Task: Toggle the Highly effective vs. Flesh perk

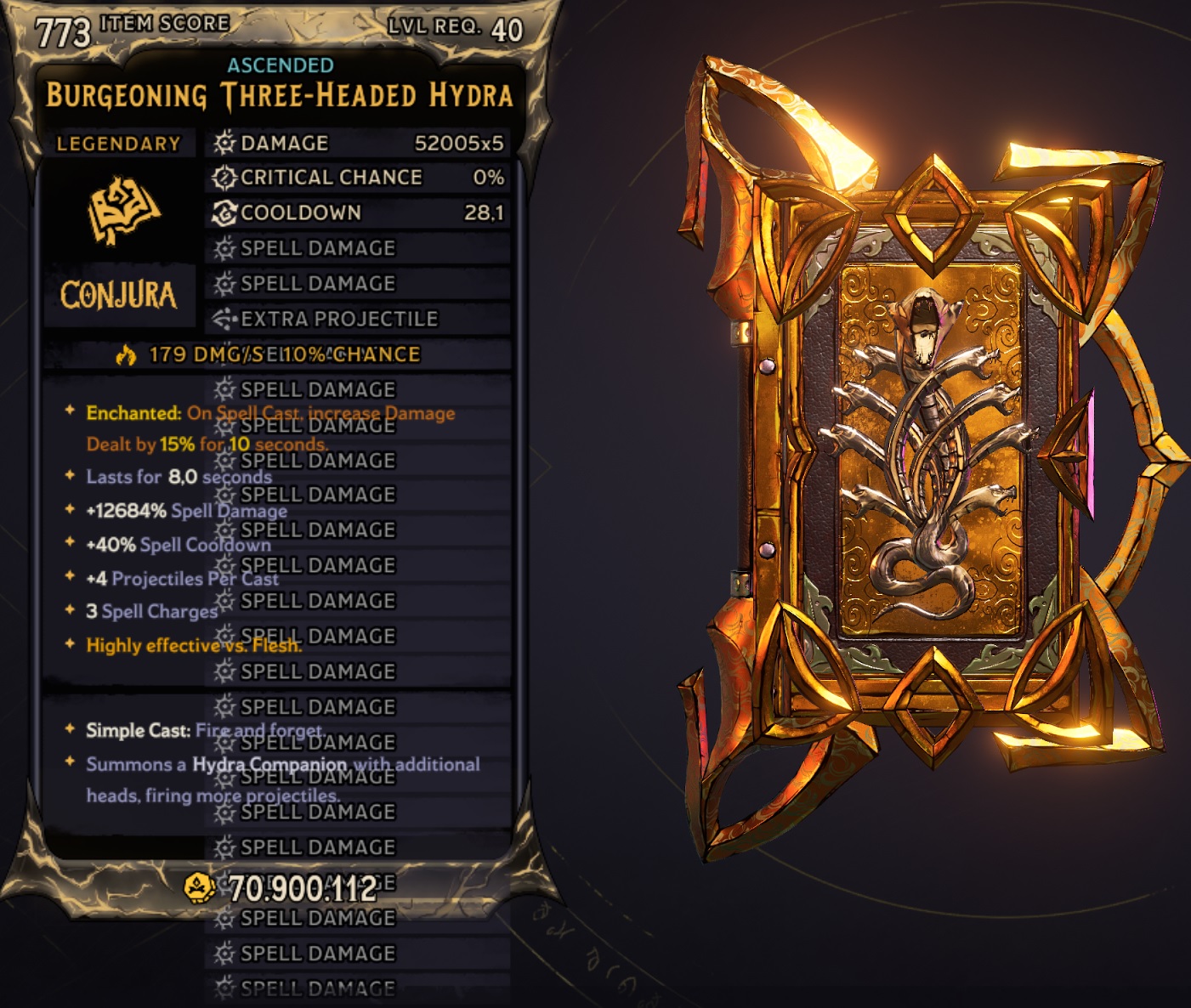Action: [x=193, y=646]
